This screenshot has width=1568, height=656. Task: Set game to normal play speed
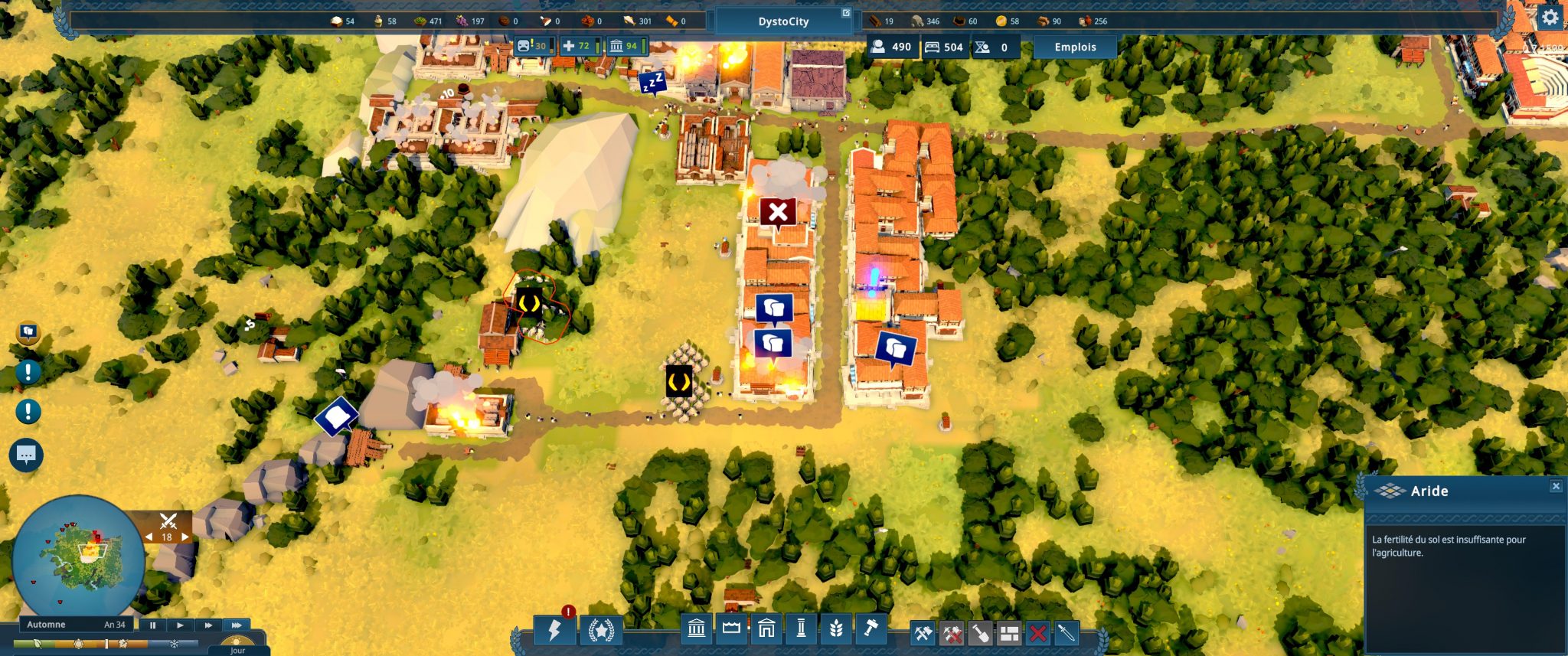[180, 625]
